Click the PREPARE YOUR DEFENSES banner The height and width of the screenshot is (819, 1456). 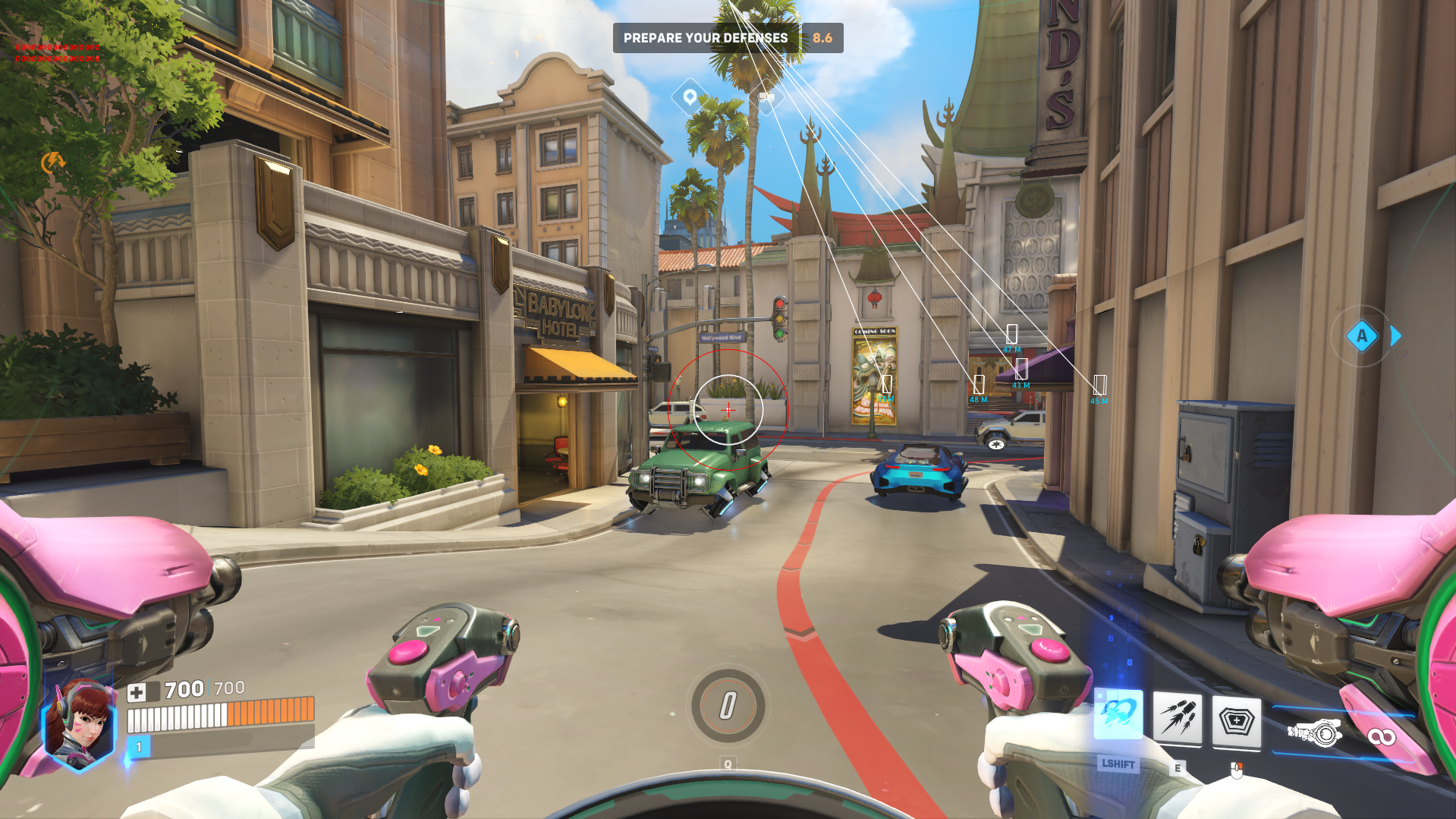coord(706,38)
